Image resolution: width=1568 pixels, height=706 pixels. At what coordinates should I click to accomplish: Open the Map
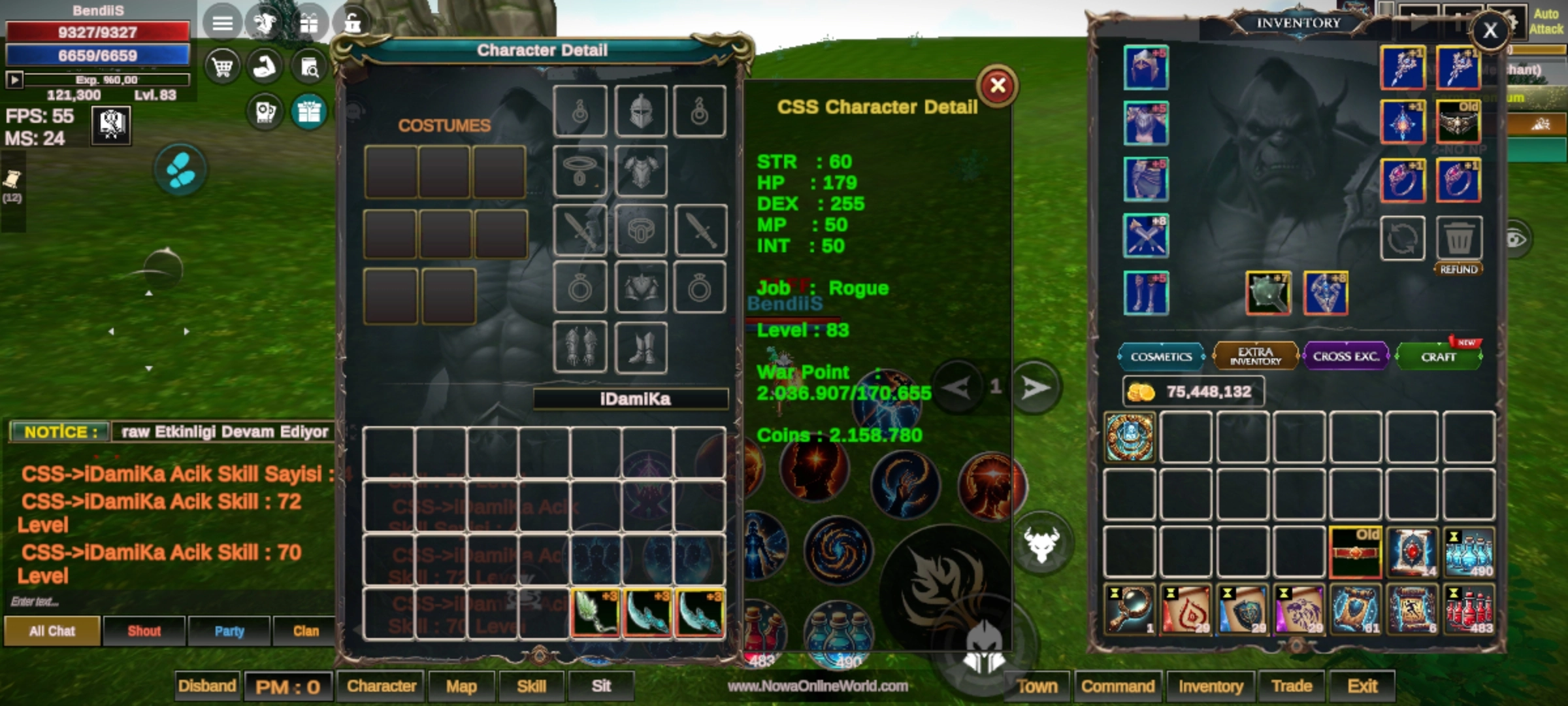tap(461, 686)
